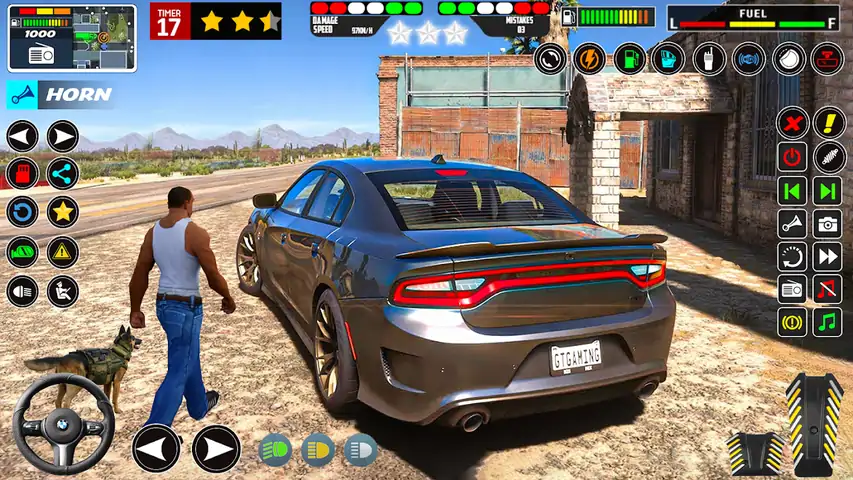Open the camera view button
Image resolution: width=853 pixels, height=480 pixels.
point(827,223)
